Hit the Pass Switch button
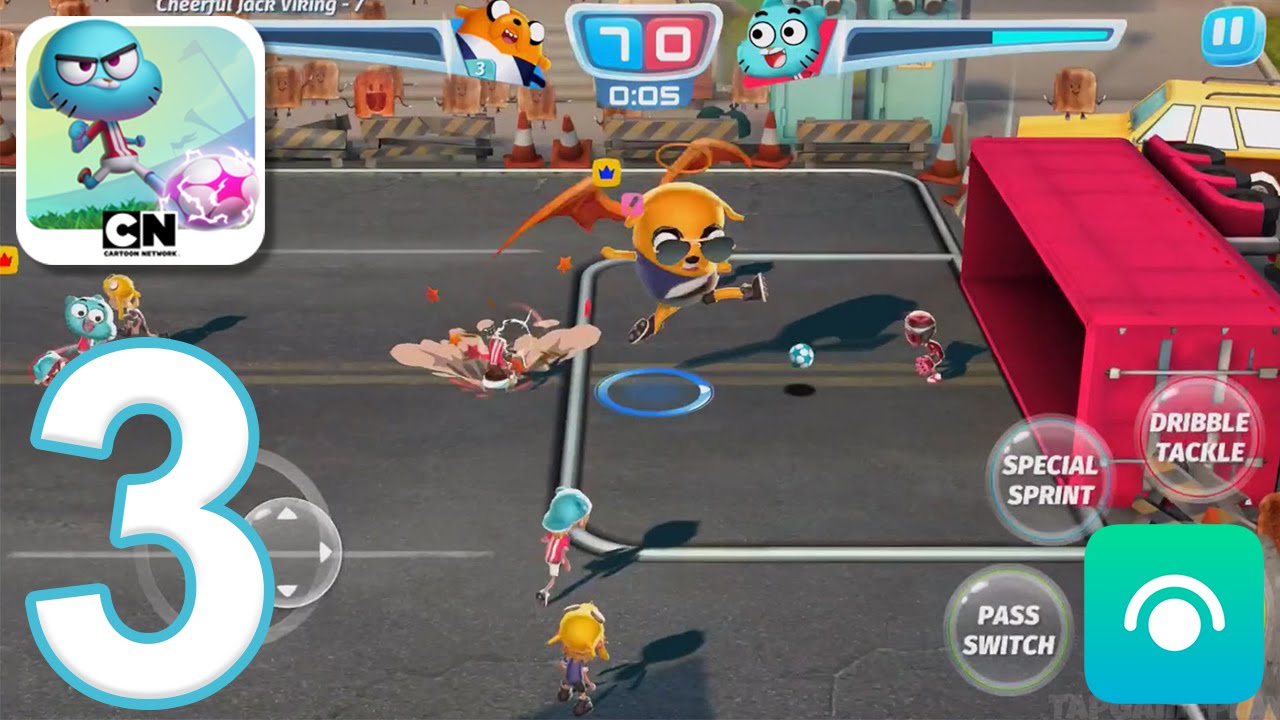Image resolution: width=1280 pixels, height=720 pixels. [1008, 629]
